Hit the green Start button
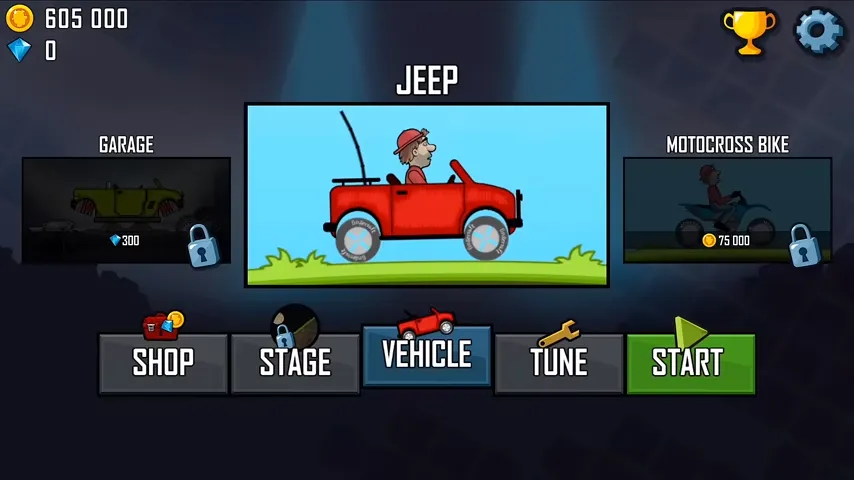This screenshot has width=854, height=480. (690, 362)
